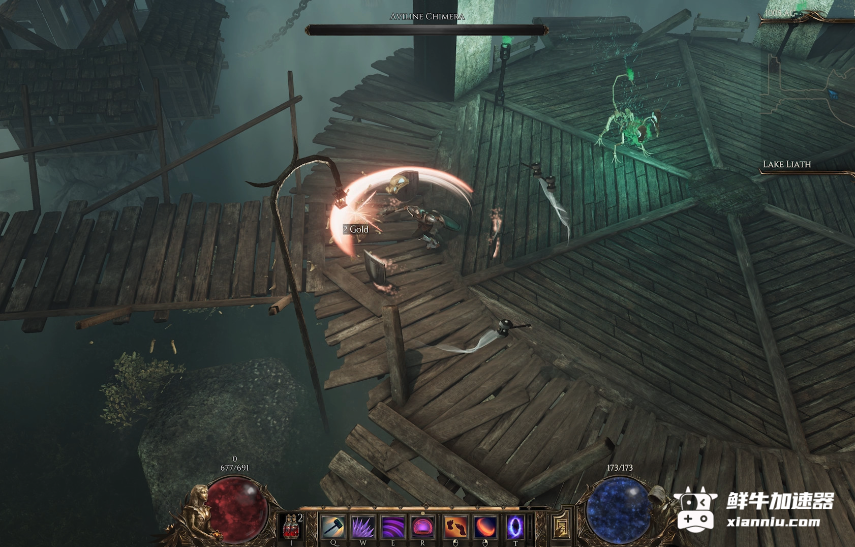The width and height of the screenshot is (855, 547).
Task: Select the orange footprints movement skill
Action: pyautogui.click(x=455, y=525)
